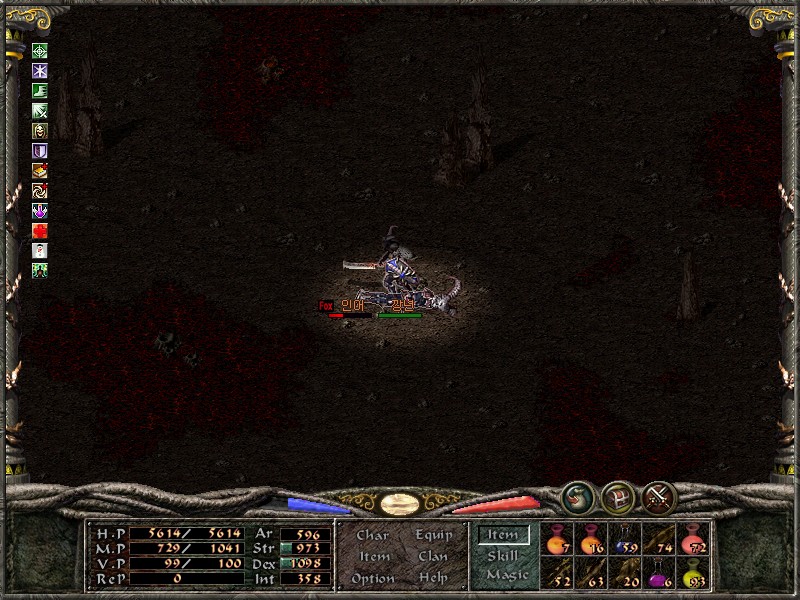This screenshot has height=600, width=800.
Task: Click the round crossed swords button
Action: (659, 497)
